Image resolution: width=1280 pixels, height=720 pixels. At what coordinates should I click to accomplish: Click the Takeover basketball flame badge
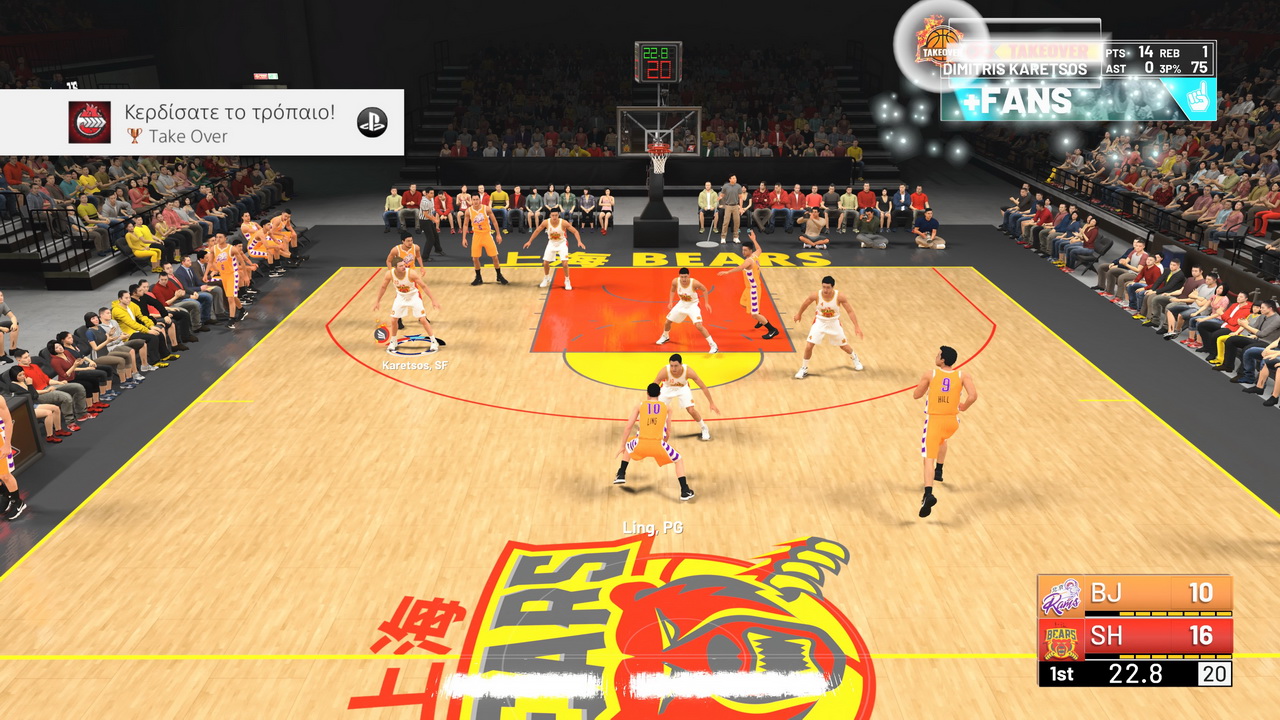[x=938, y=41]
